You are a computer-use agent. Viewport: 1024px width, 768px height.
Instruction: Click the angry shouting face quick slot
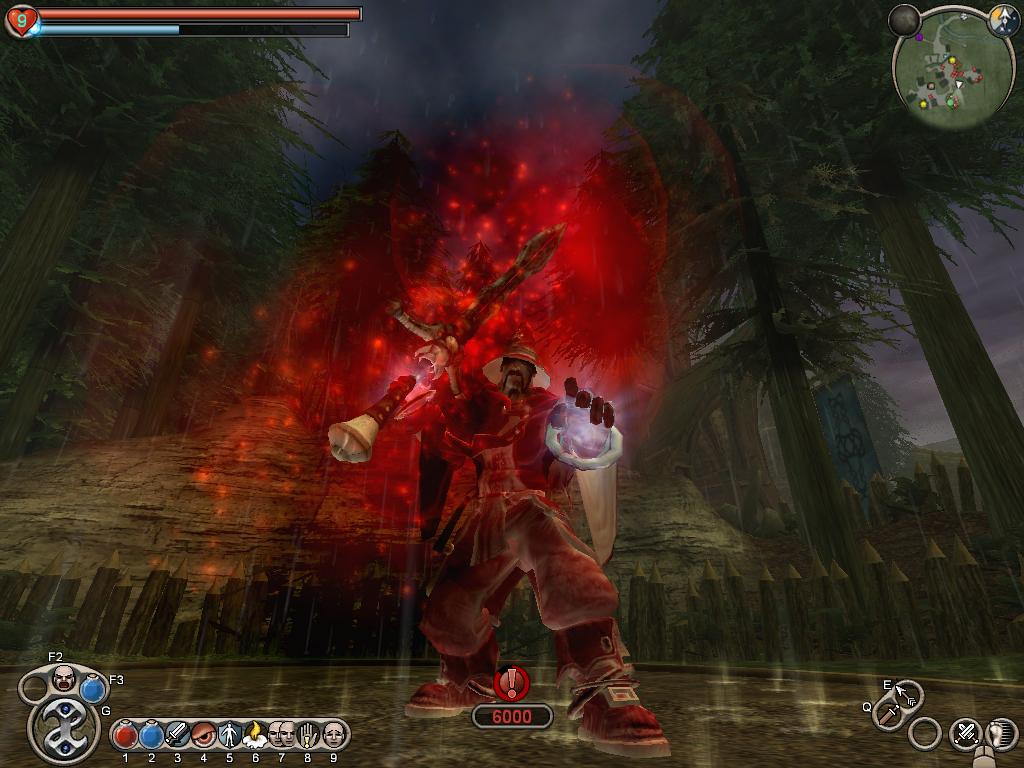(65, 678)
